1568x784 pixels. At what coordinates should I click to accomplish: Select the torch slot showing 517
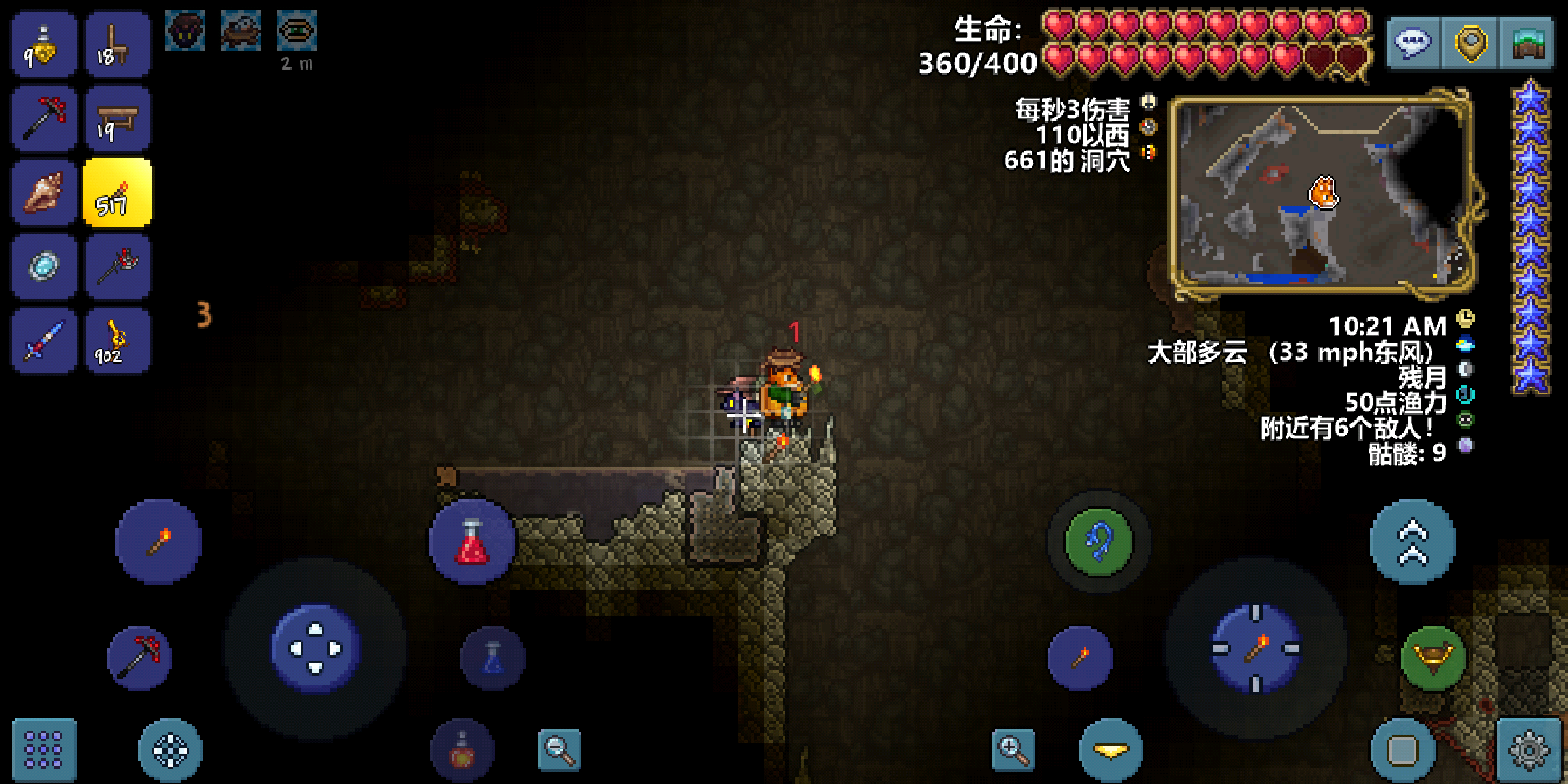(x=117, y=193)
